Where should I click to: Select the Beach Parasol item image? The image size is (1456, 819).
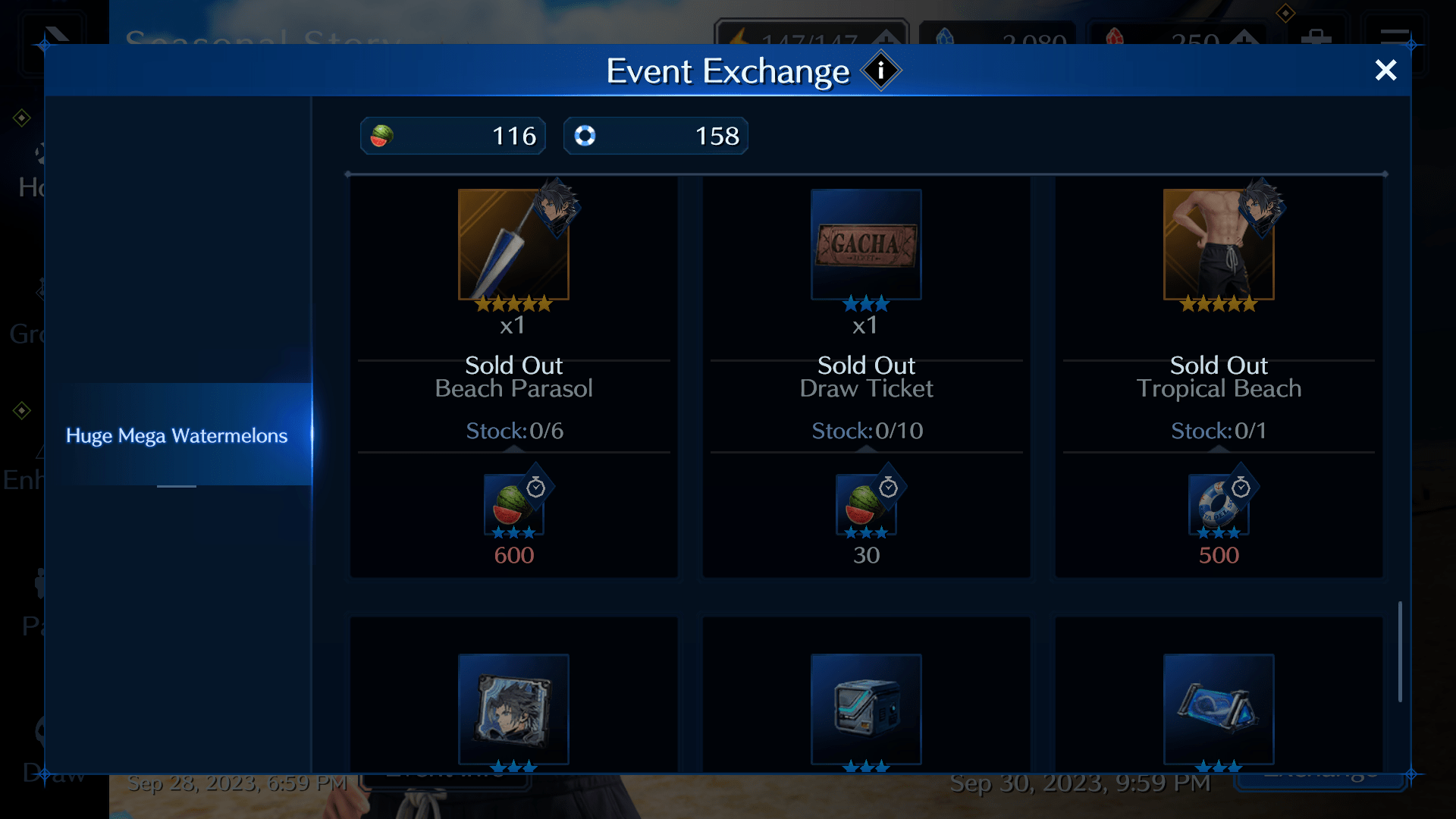[514, 244]
